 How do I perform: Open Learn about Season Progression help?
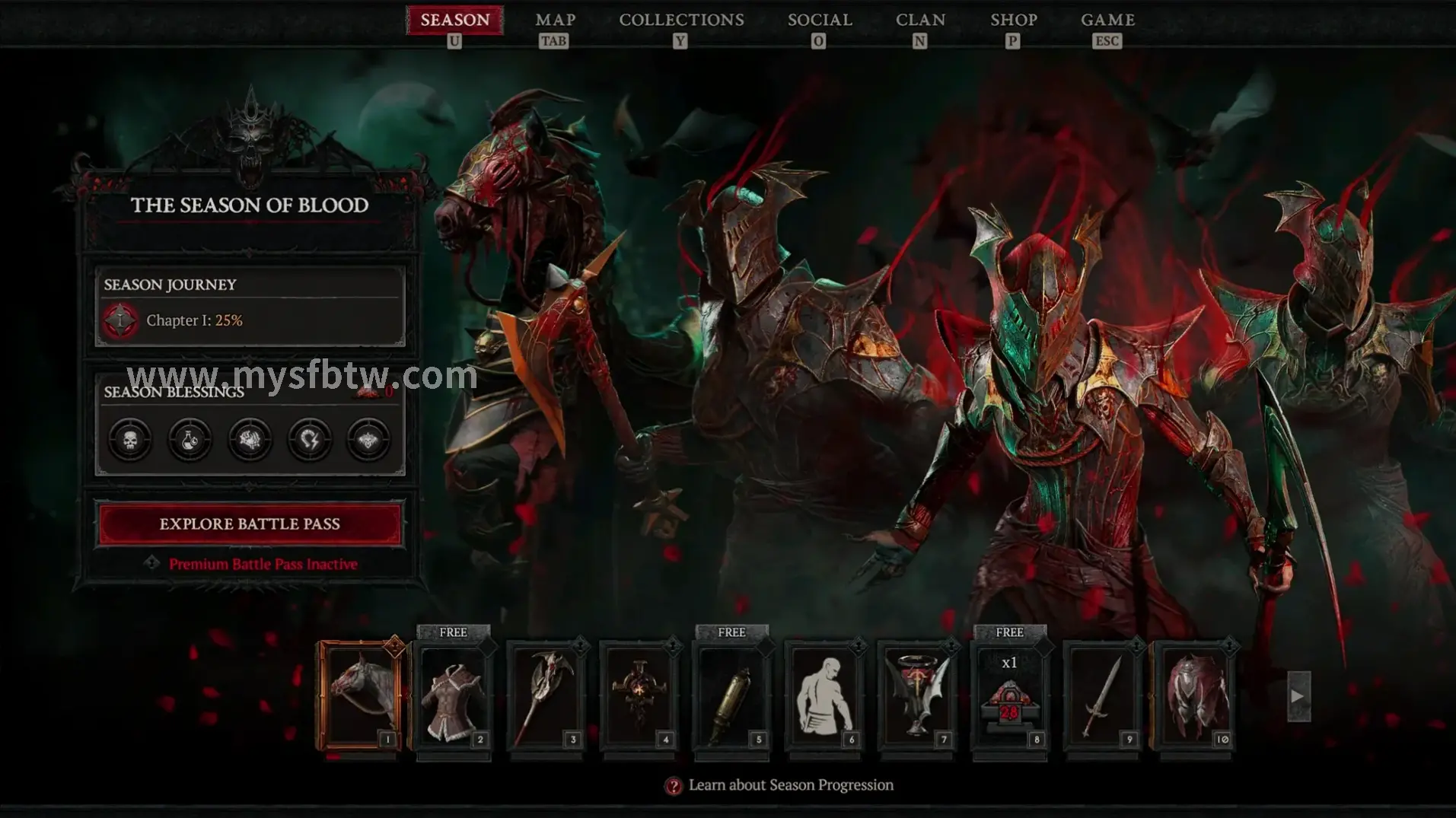[780, 785]
